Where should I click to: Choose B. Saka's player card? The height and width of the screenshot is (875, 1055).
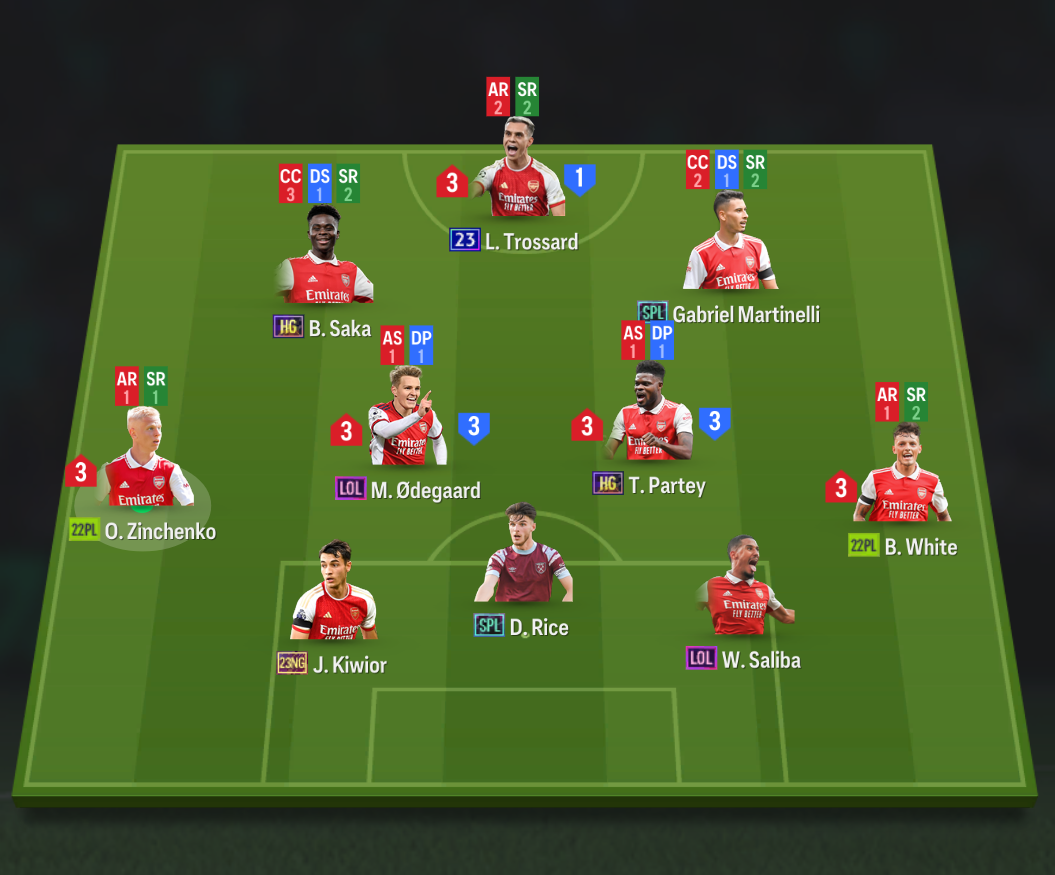tap(325, 259)
